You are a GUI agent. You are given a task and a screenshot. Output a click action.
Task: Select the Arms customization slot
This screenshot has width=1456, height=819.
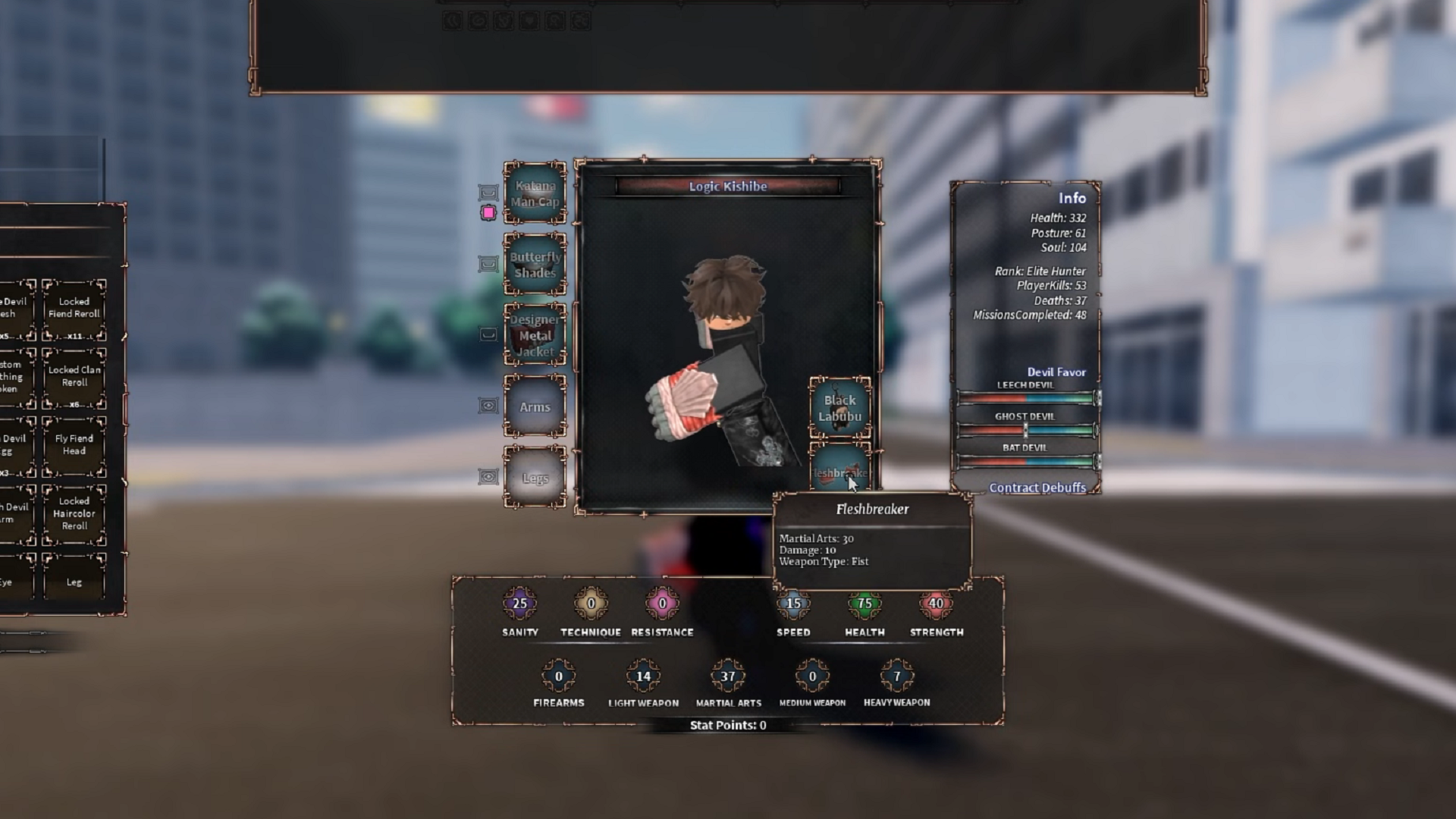coord(535,407)
